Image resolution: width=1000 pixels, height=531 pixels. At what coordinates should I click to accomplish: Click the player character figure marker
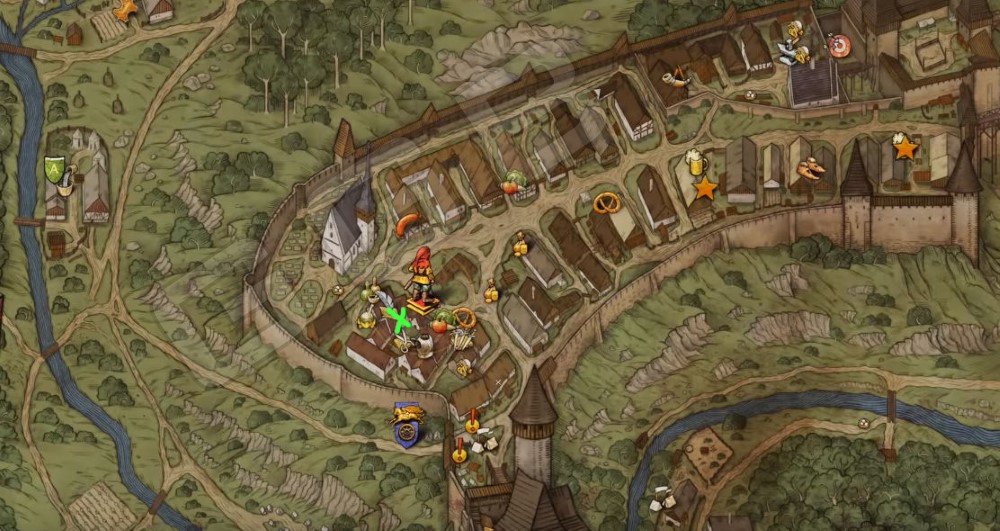click(423, 274)
